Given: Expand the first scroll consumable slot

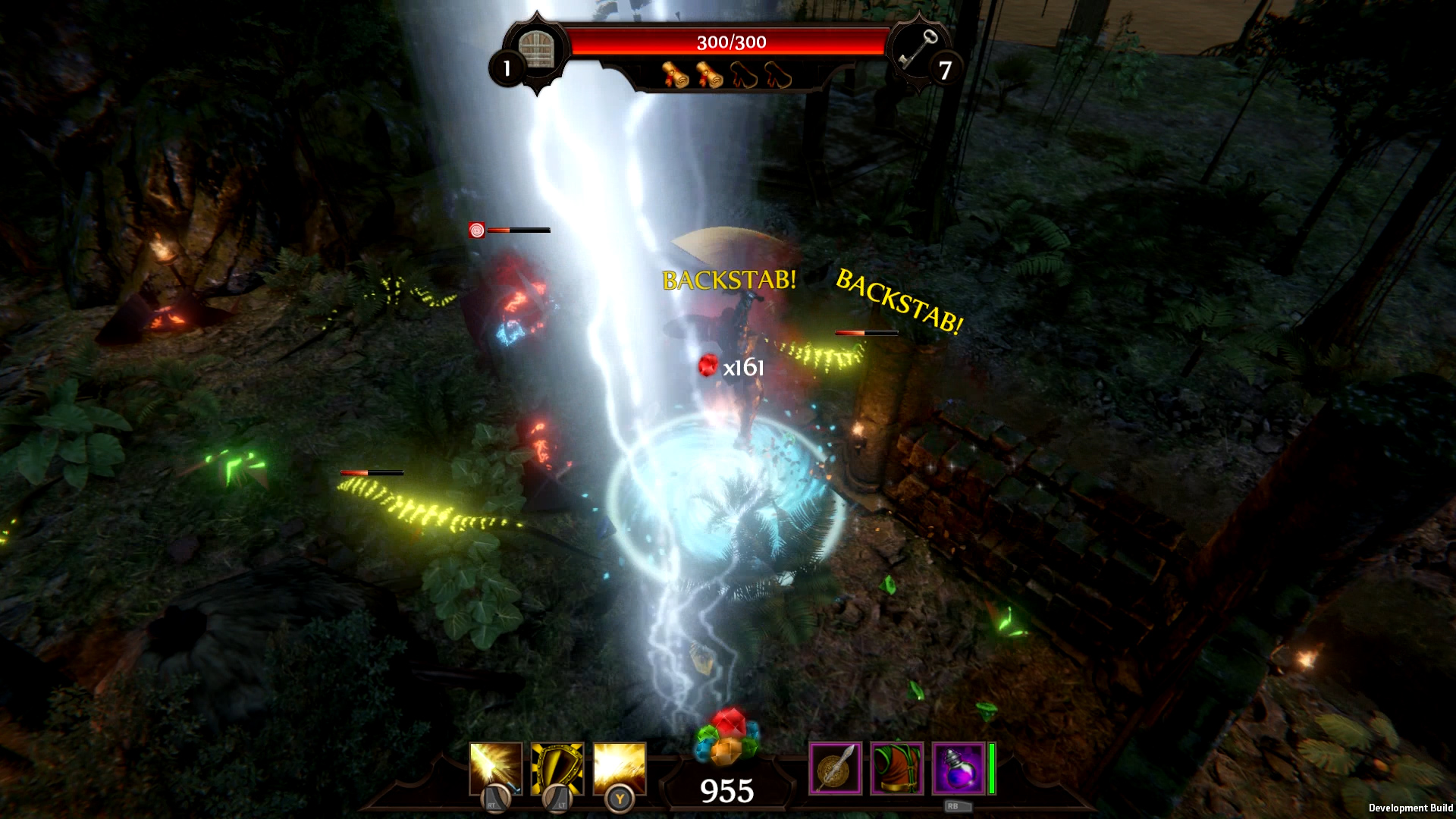Looking at the screenshot, I should tap(675, 76).
